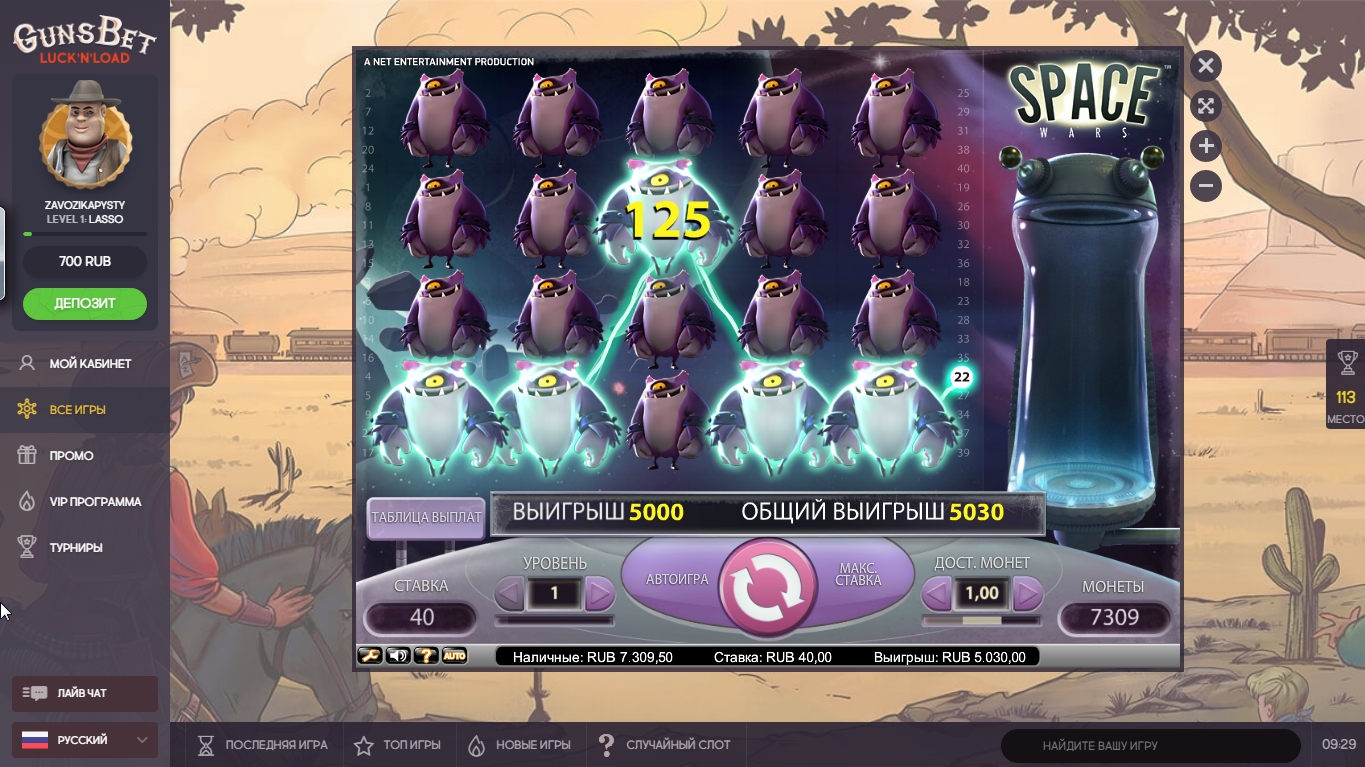This screenshot has width=1365, height=767.
Task: Switch the game to fullscreen
Action: click(1206, 106)
